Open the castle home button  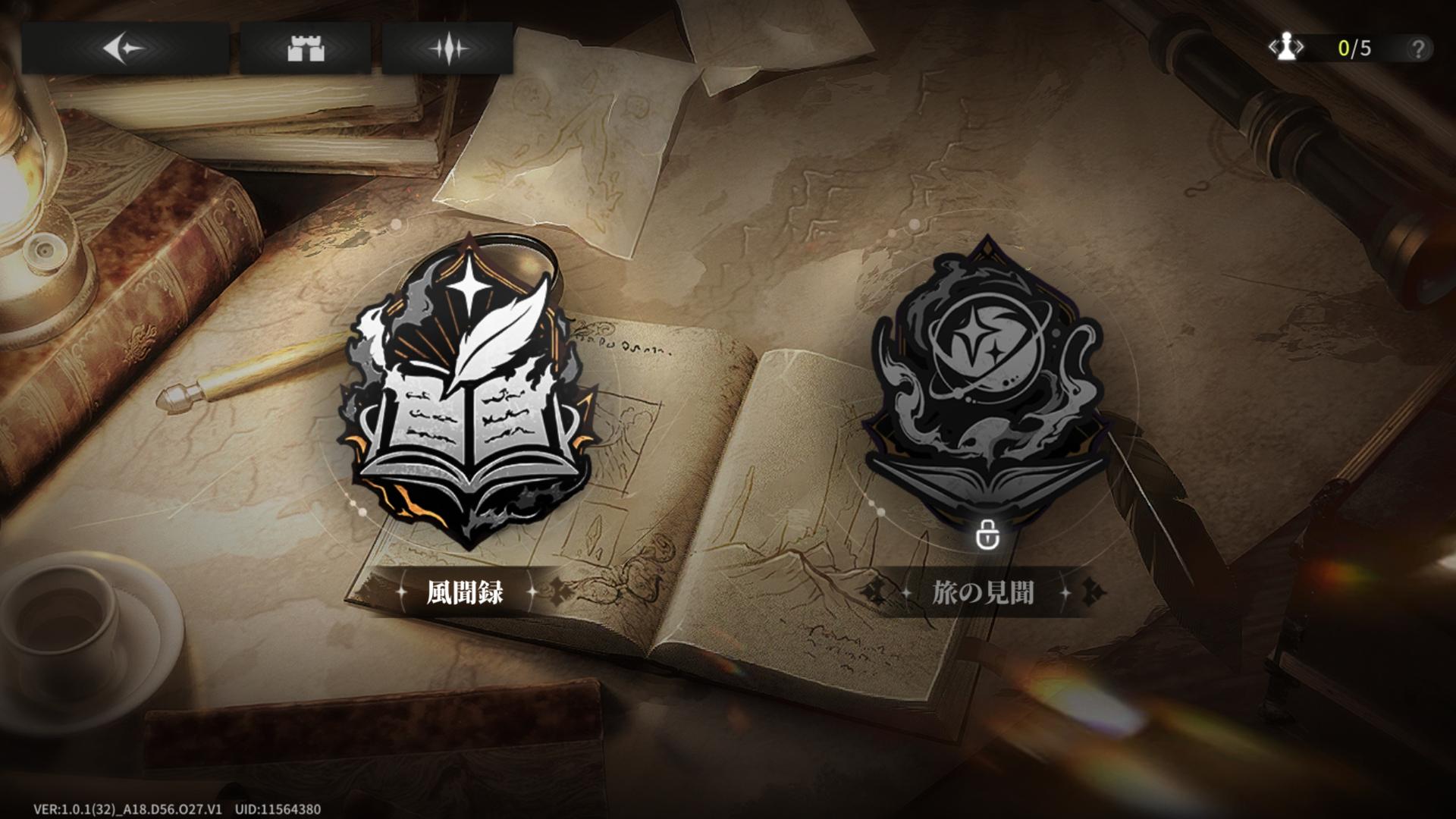306,49
